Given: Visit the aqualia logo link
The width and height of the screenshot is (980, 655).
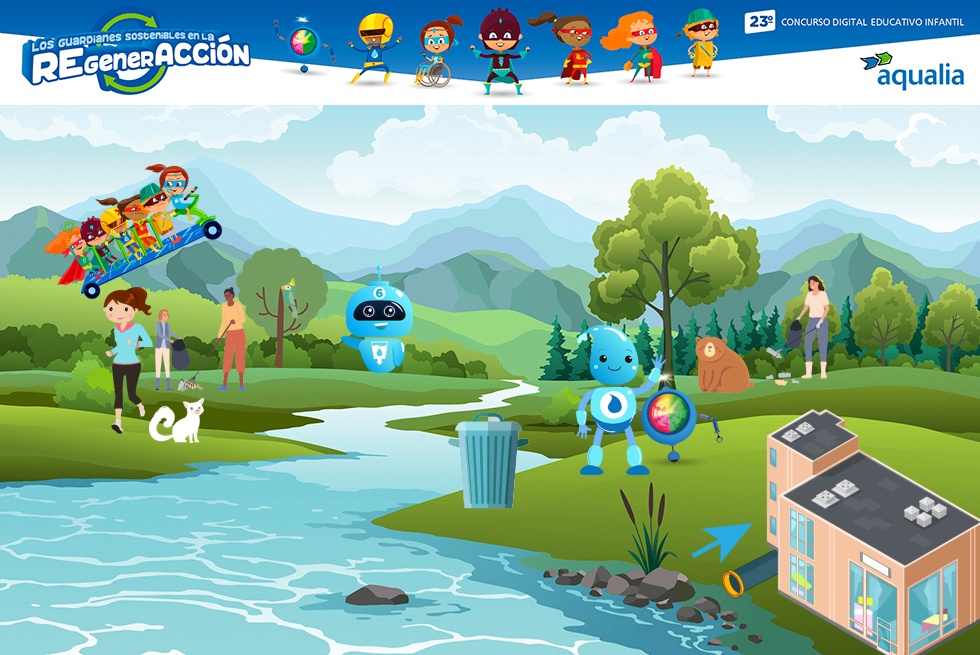Looking at the screenshot, I should click(911, 71).
